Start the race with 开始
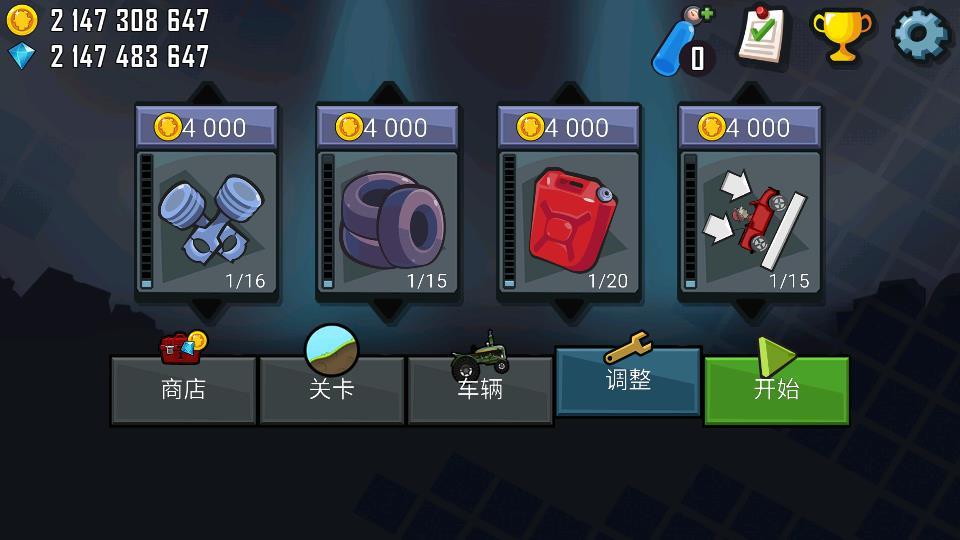 777,389
